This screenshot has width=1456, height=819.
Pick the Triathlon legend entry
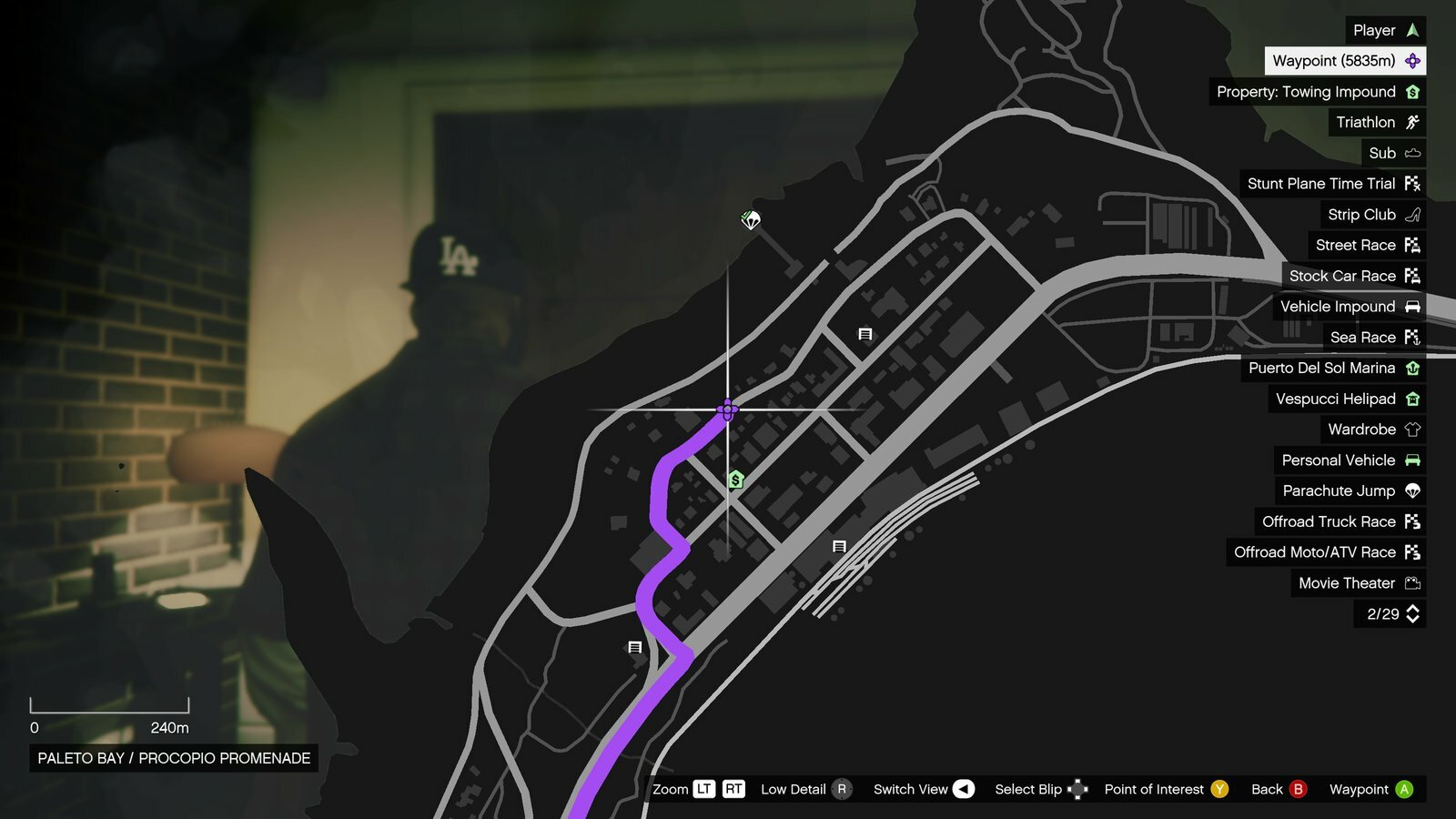tap(1377, 122)
